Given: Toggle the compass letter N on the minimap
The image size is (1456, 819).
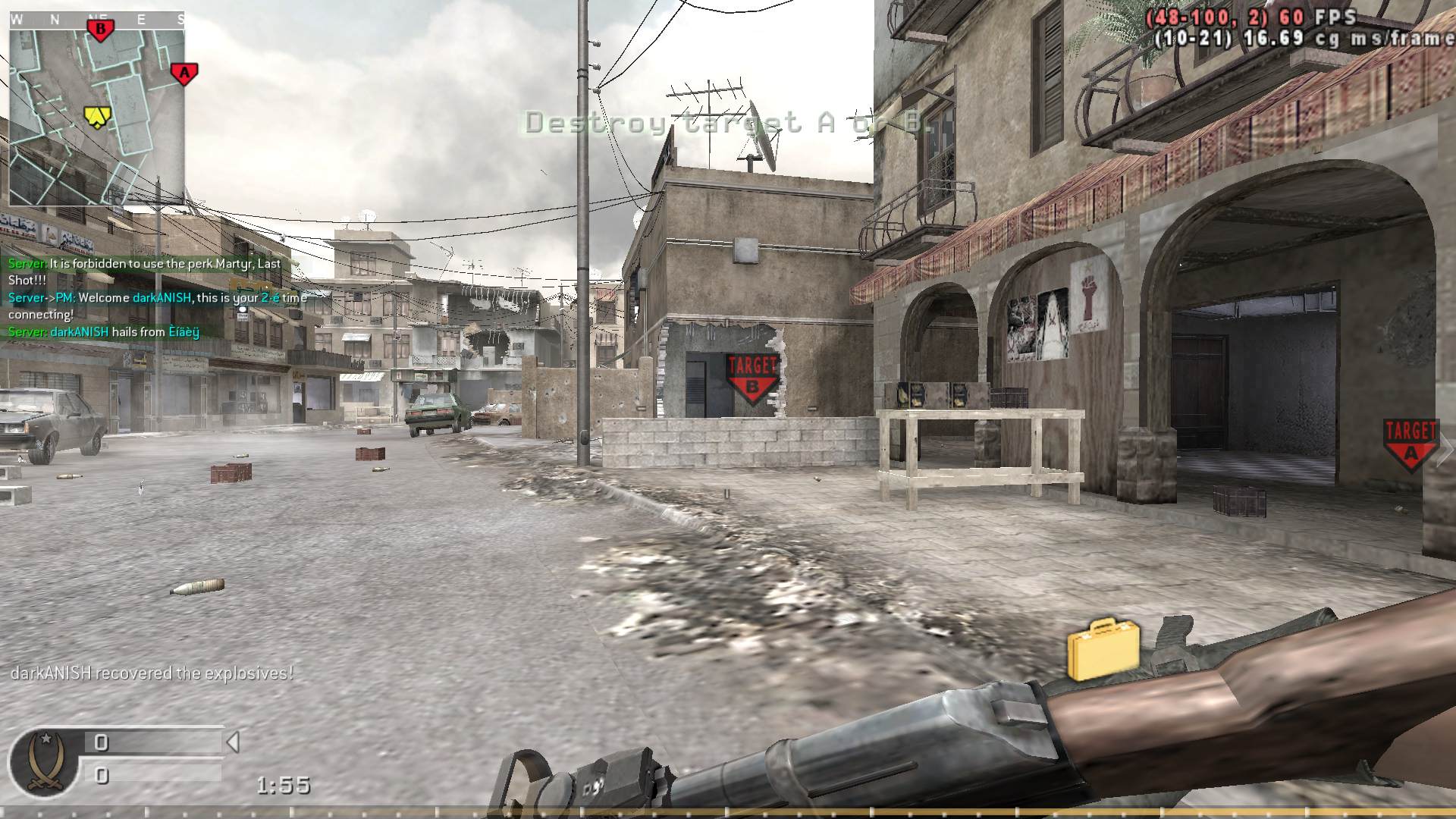Looking at the screenshot, I should [55, 19].
